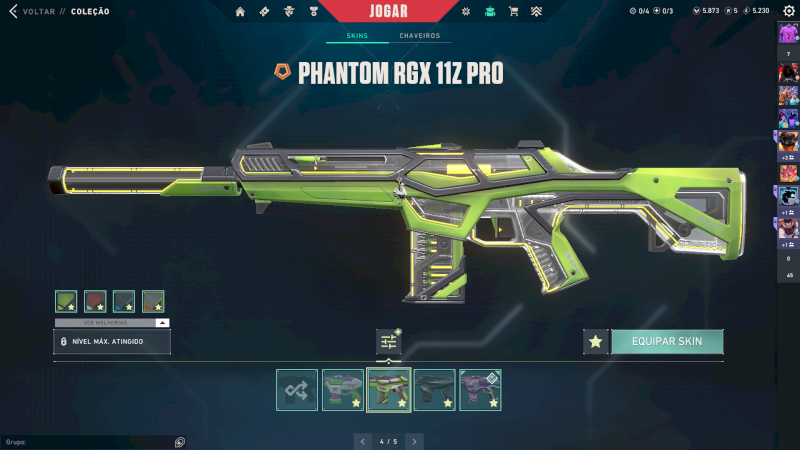800x450 pixels.
Task: Open the store cart icon
Action: click(x=513, y=11)
